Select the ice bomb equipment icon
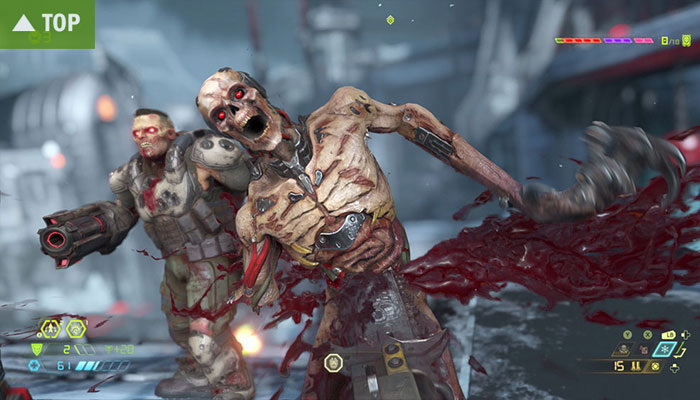The height and width of the screenshot is (400, 700). click(x=665, y=348)
